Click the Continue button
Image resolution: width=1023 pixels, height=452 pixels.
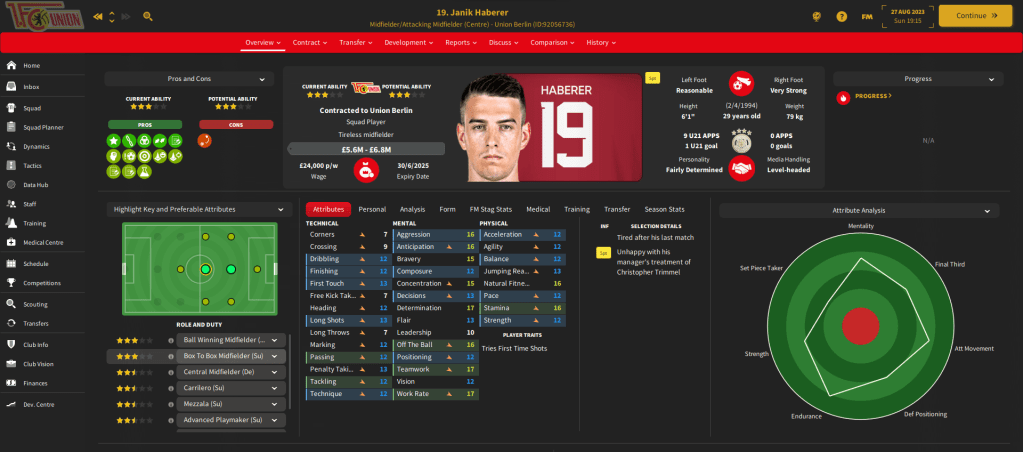click(967, 16)
